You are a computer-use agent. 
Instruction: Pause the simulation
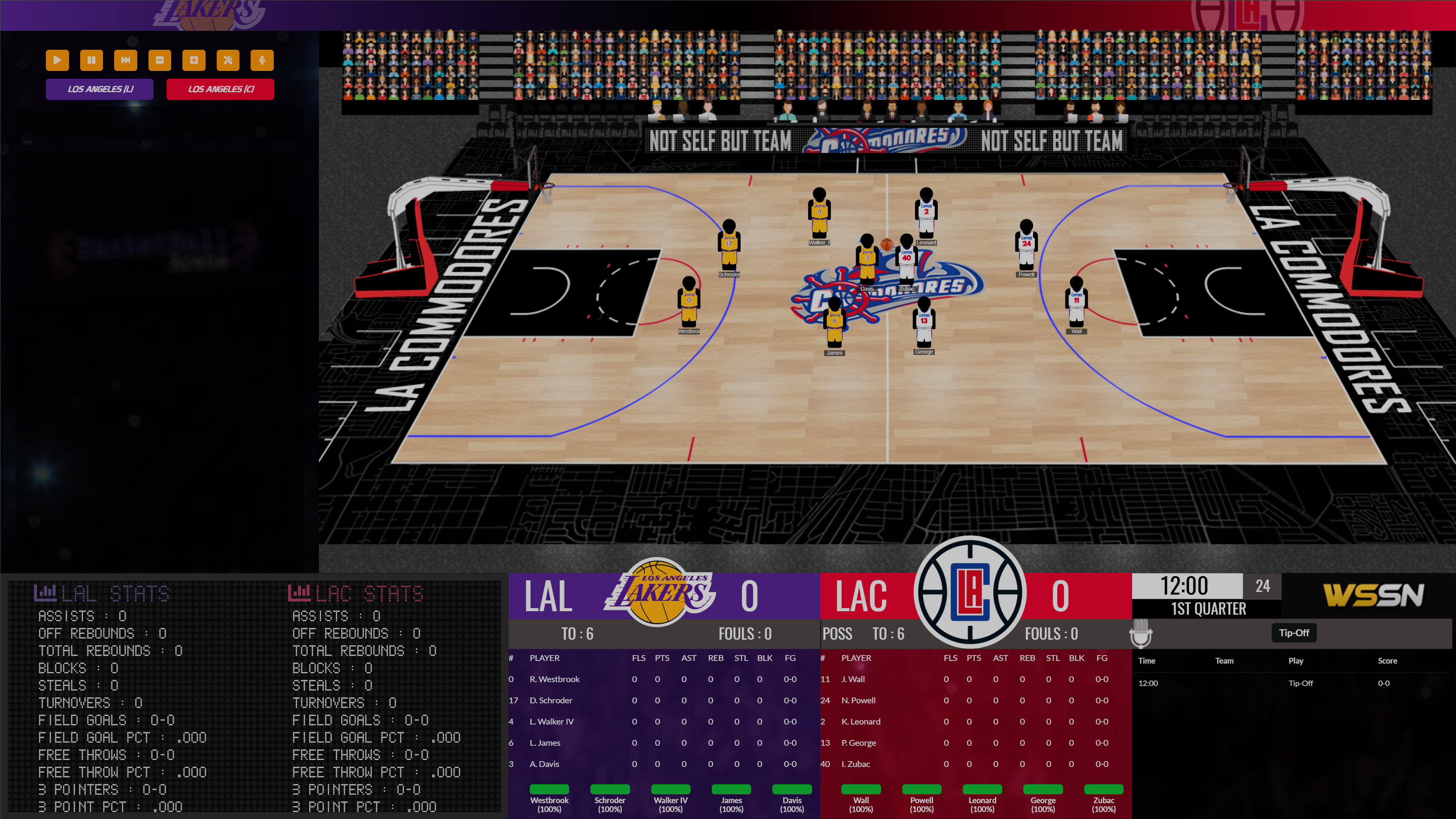pyautogui.click(x=91, y=60)
